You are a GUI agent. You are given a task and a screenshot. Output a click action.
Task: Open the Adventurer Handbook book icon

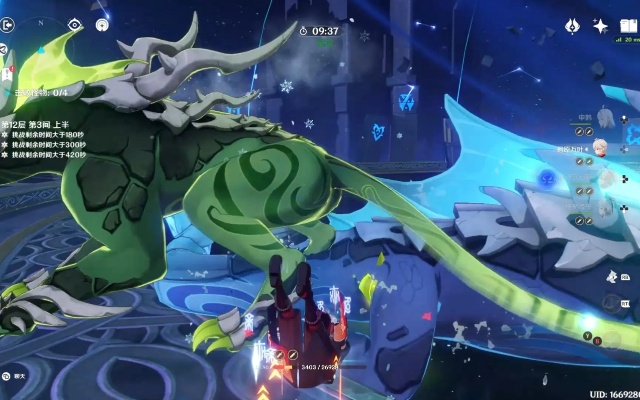tap(628, 26)
